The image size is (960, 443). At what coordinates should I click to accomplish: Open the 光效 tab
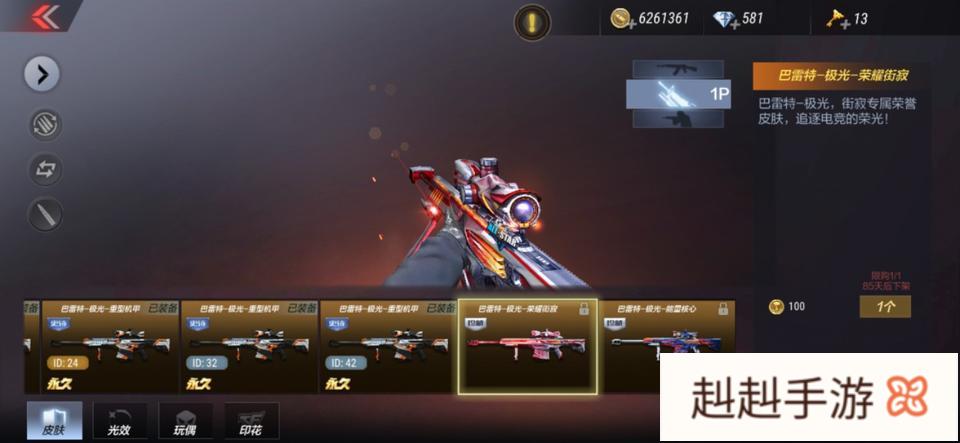(x=119, y=420)
